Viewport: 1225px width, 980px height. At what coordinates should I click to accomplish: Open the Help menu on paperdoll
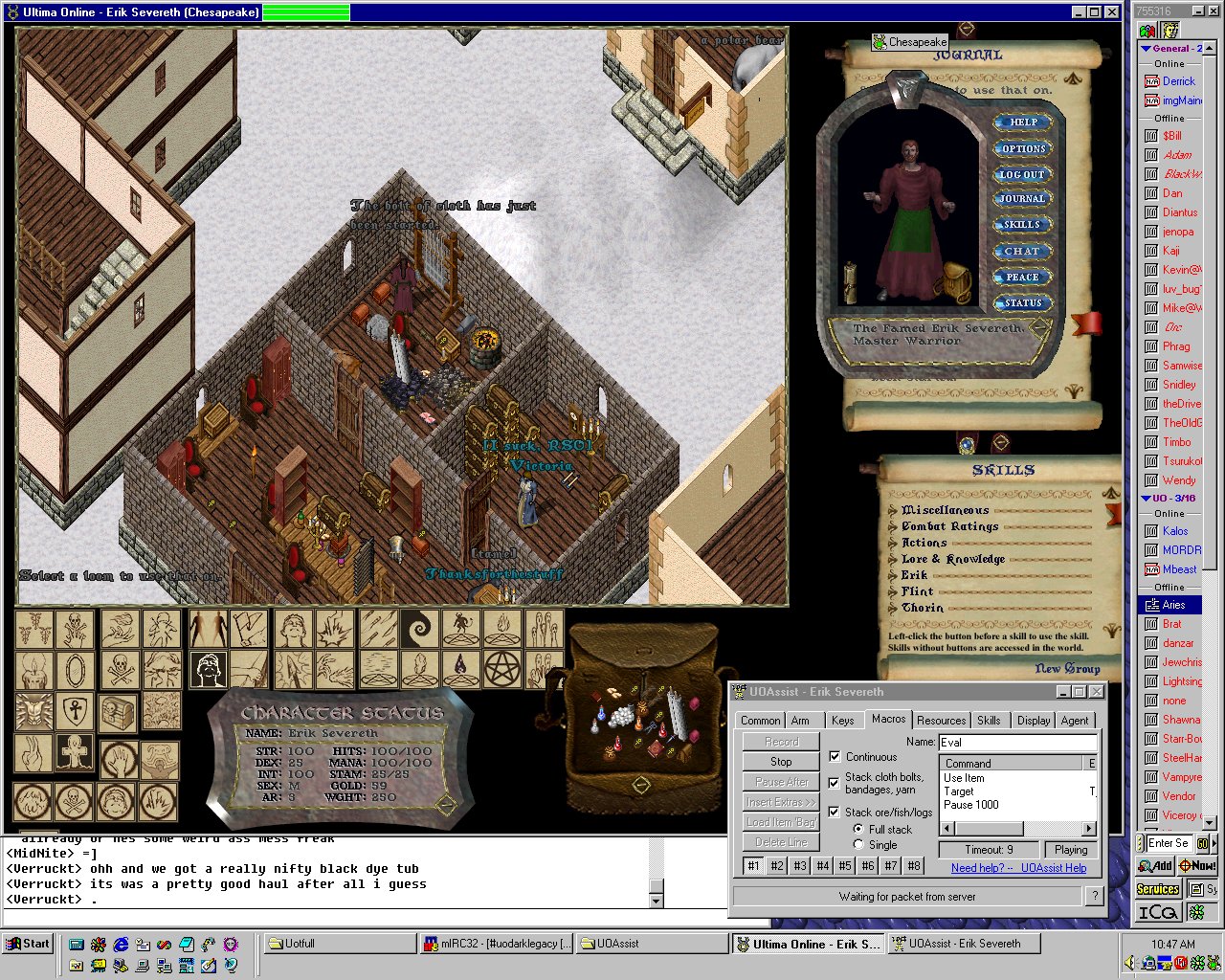click(1023, 122)
